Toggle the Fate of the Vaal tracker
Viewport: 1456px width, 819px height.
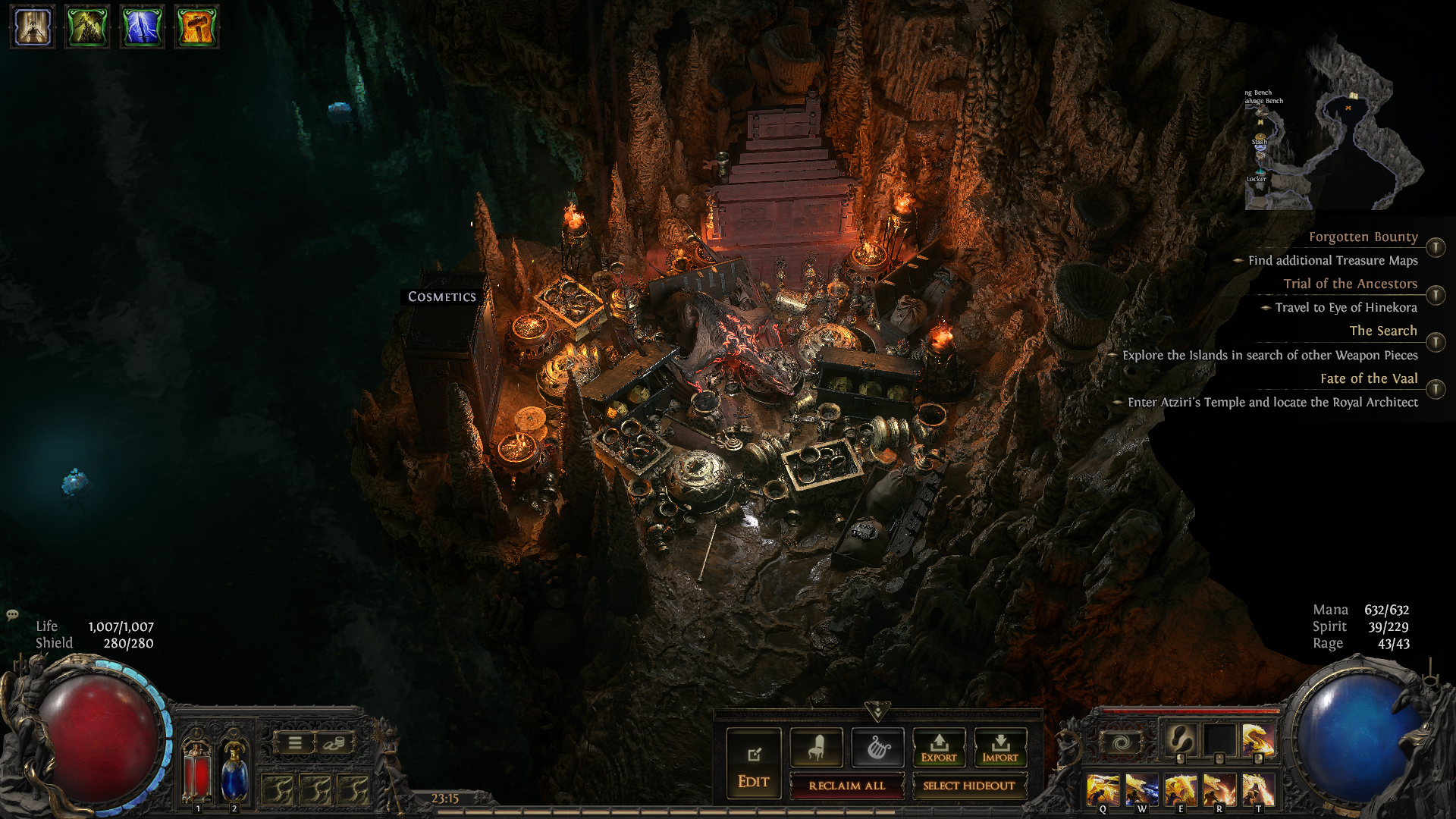point(1435,389)
